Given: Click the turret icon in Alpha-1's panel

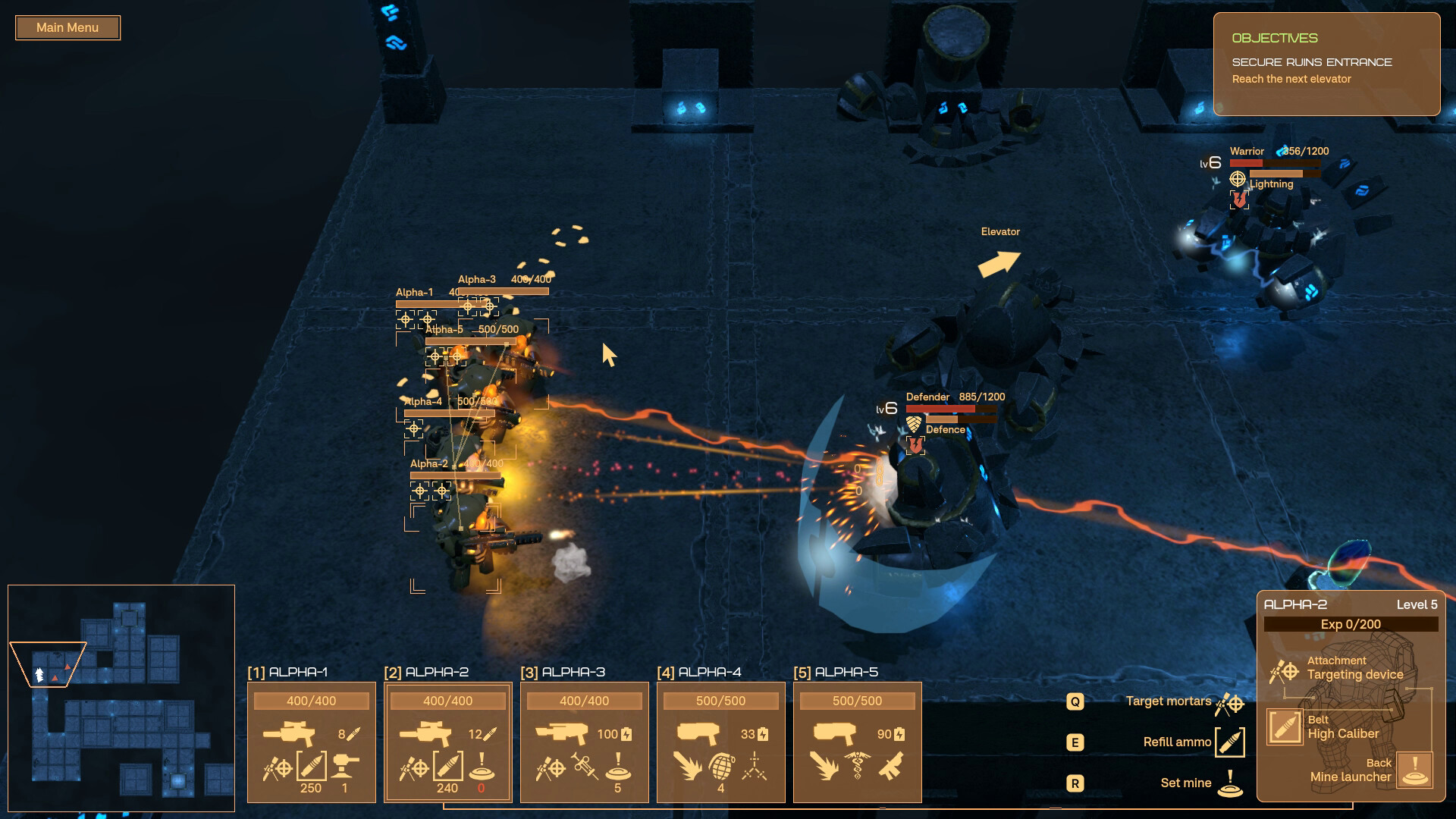Looking at the screenshot, I should click(x=344, y=767).
